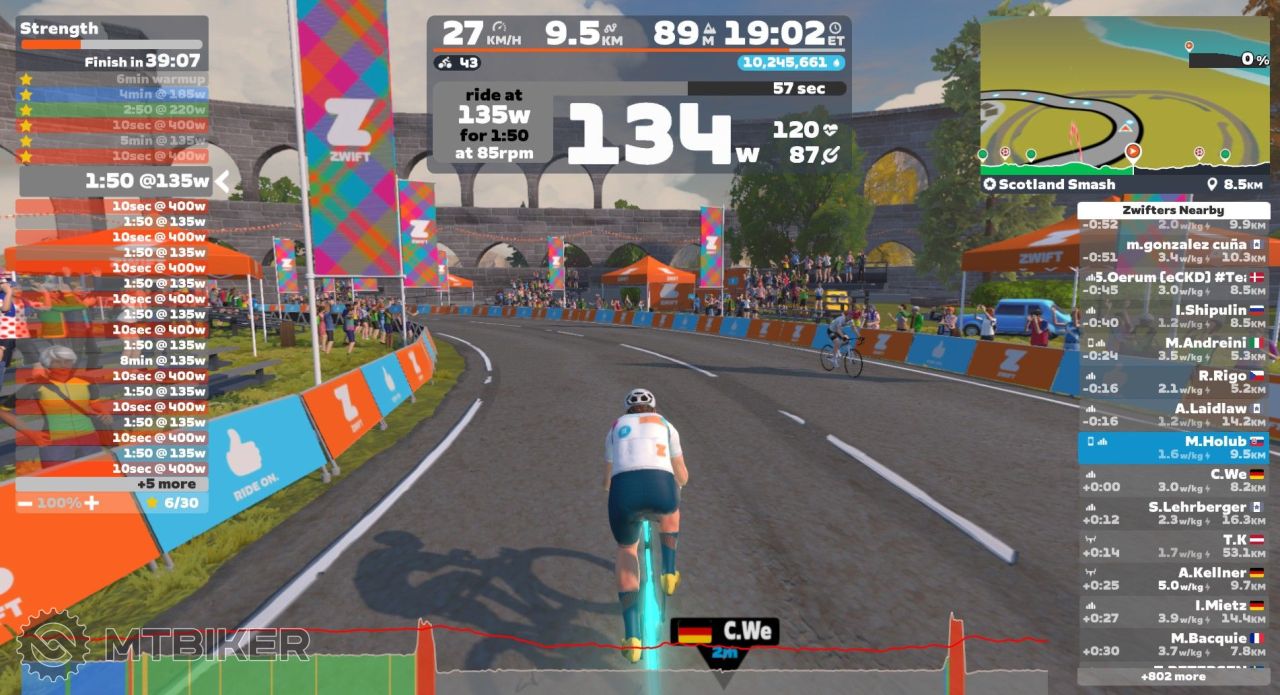Select A.Laidlaw in the nearby list

[x=1173, y=414]
